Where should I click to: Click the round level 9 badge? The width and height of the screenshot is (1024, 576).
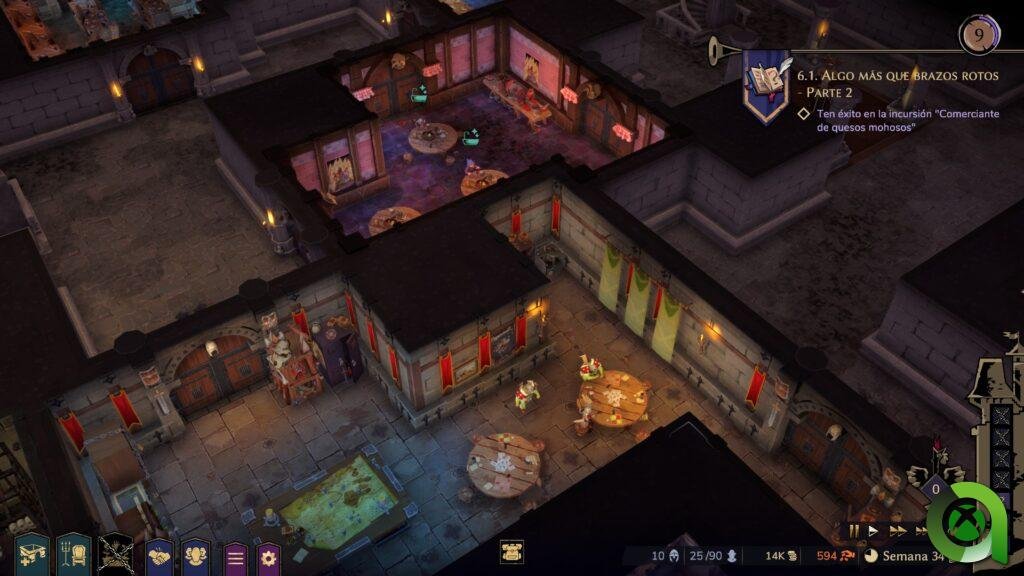[x=978, y=35]
